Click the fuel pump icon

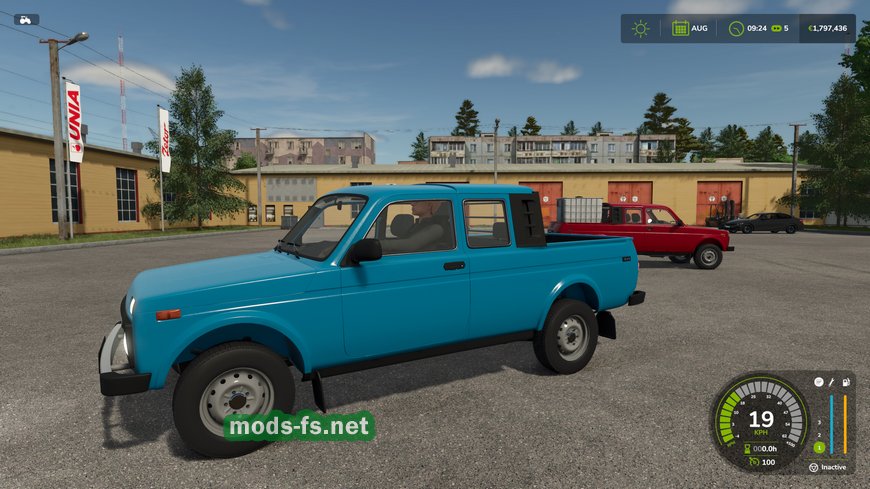coord(845,382)
